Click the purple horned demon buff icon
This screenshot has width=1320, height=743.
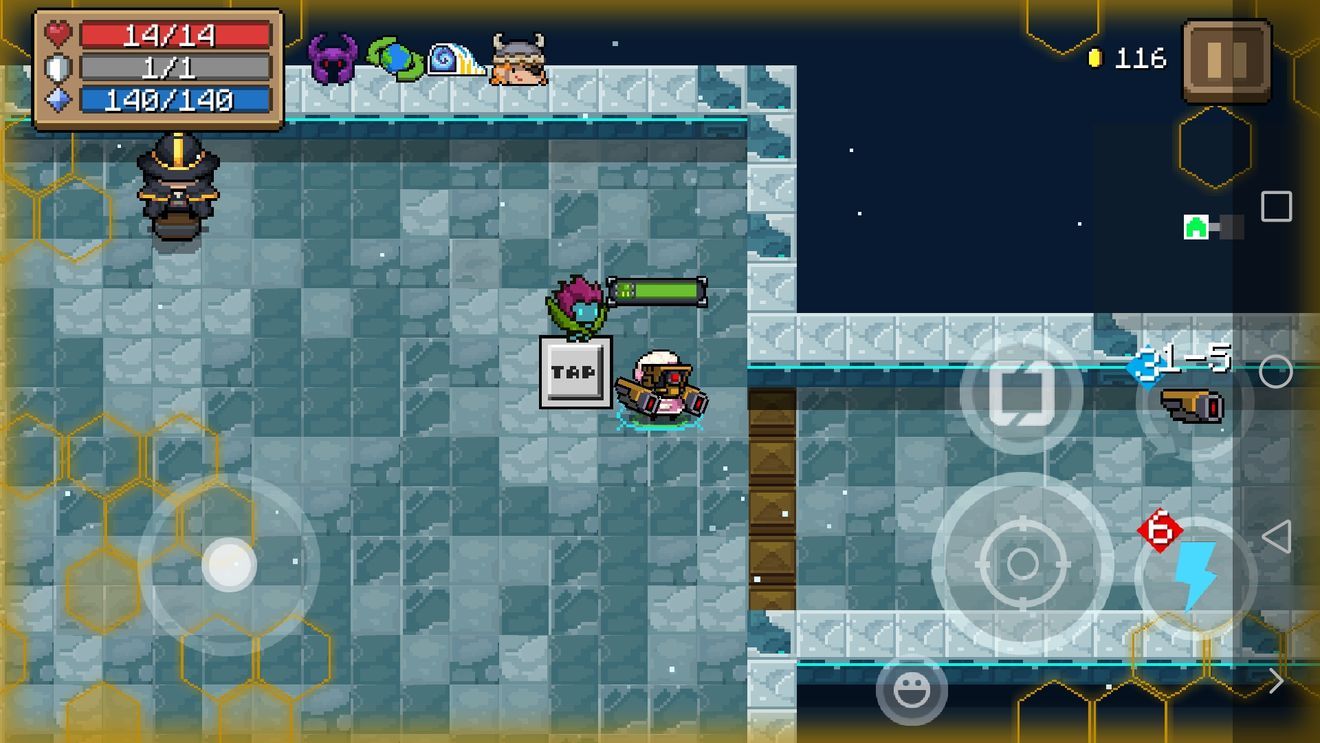(x=333, y=59)
